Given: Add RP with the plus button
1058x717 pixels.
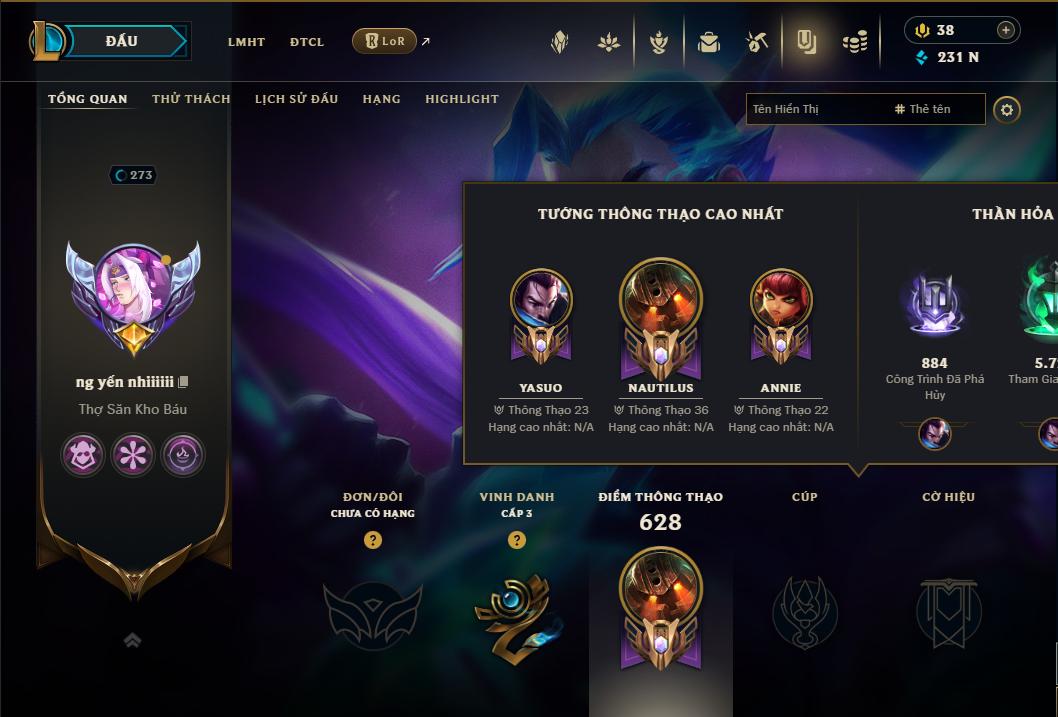Looking at the screenshot, I should (x=1006, y=30).
